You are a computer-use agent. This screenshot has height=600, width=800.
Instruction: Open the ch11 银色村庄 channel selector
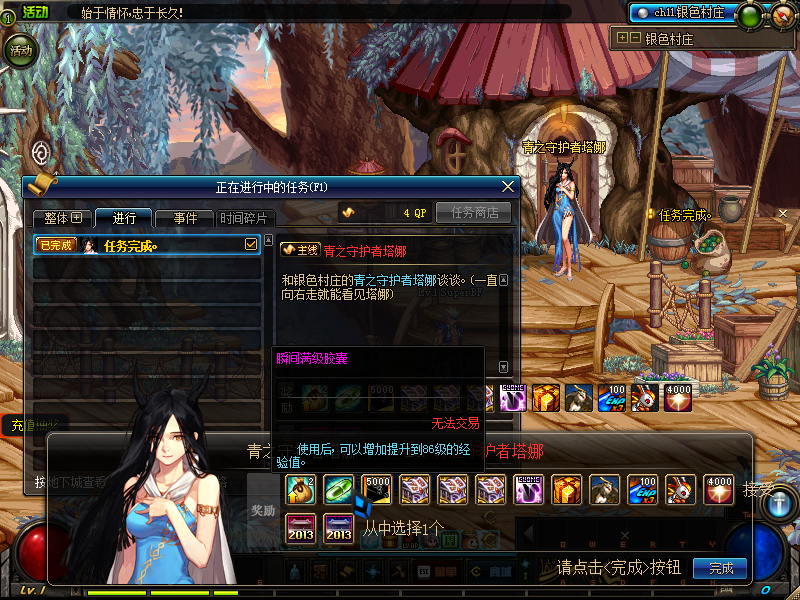tap(682, 13)
